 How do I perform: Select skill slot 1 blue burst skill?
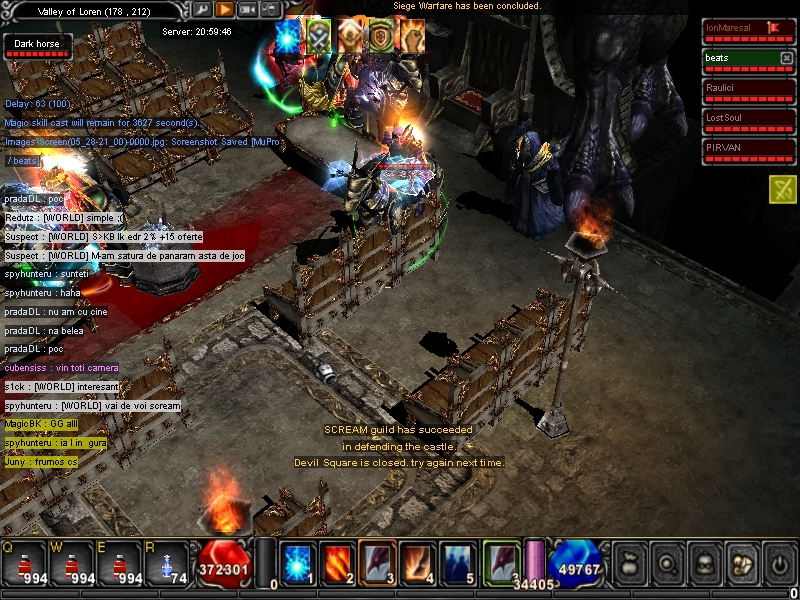pos(296,562)
